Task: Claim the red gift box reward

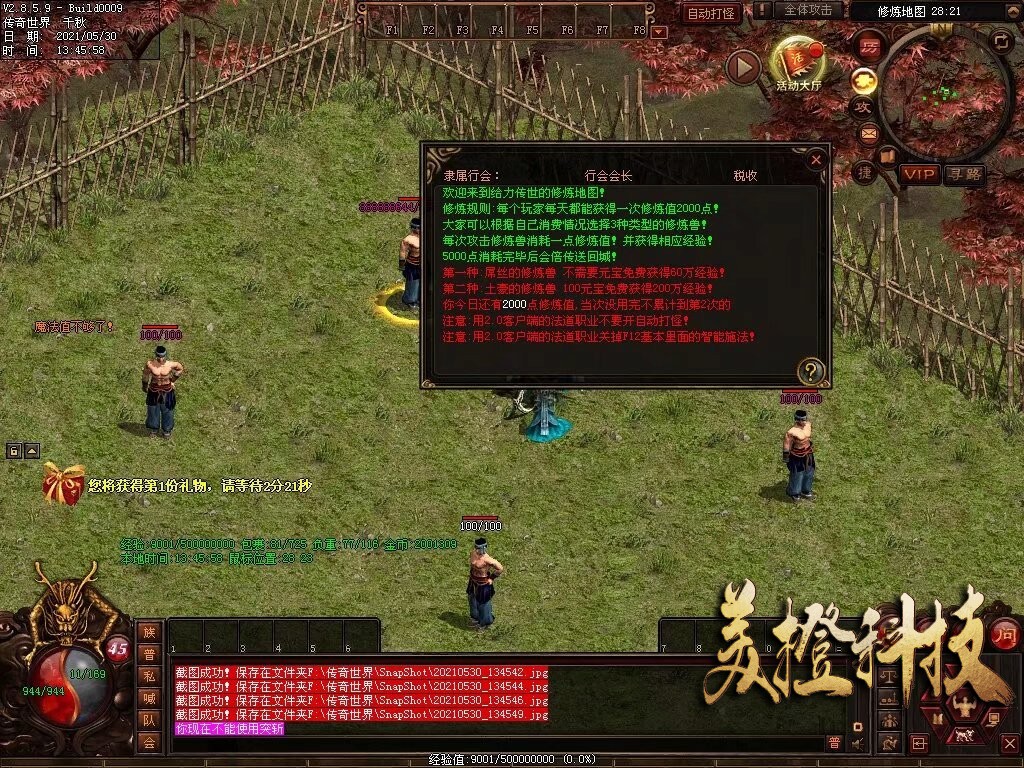Action: tap(63, 484)
